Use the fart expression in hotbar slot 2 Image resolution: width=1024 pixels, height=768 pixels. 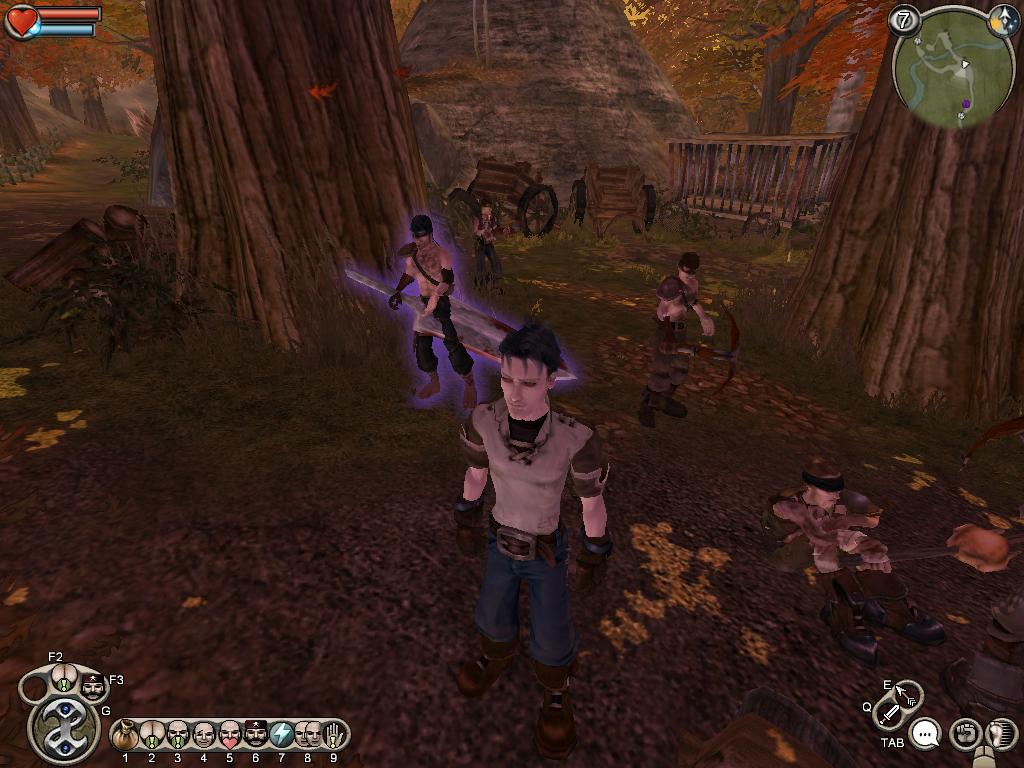pos(152,736)
